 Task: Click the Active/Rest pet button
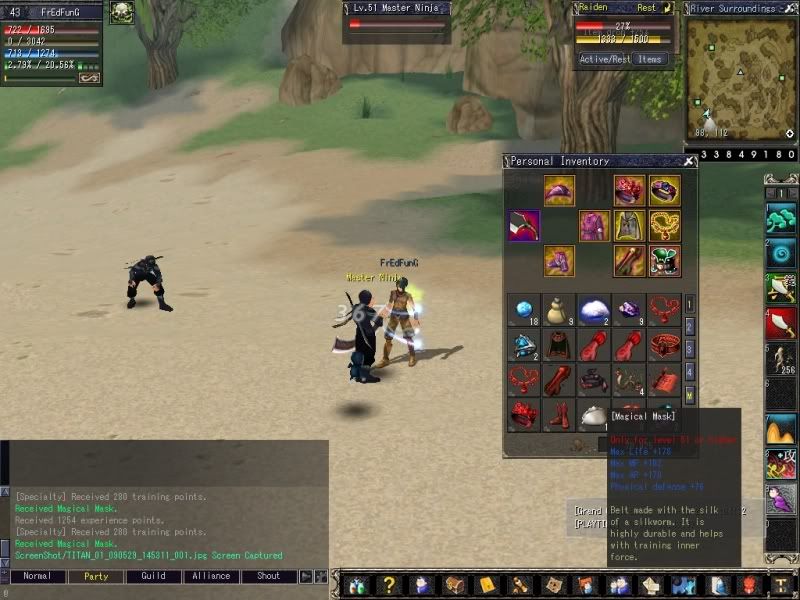[605, 60]
